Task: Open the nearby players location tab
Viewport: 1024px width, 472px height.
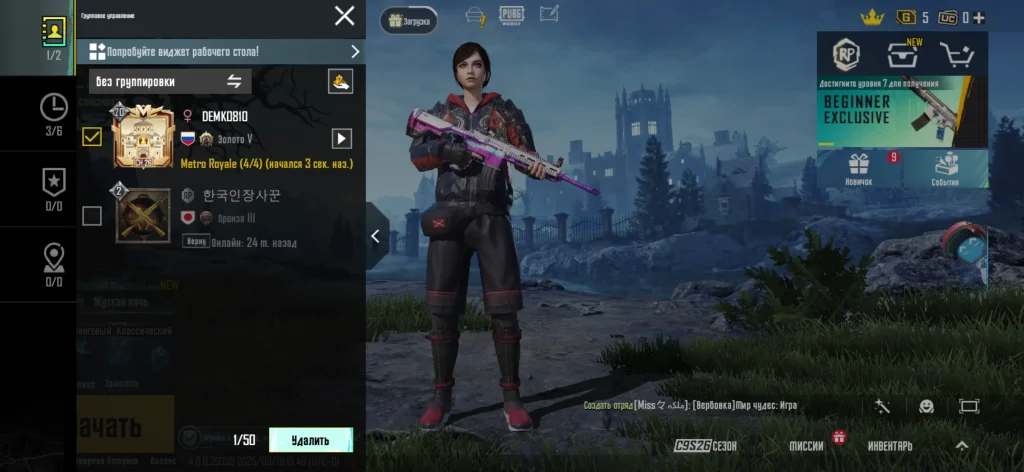Action: tap(53, 263)
